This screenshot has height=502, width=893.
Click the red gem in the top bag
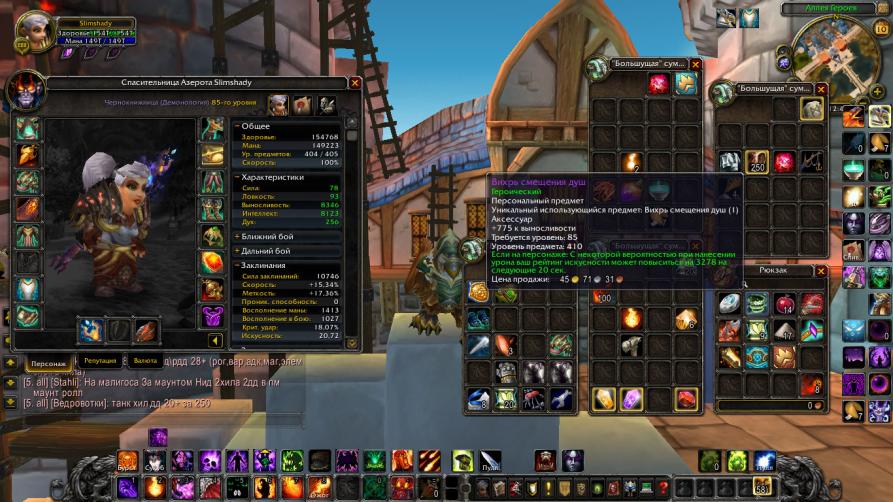(x=658, y=85)
